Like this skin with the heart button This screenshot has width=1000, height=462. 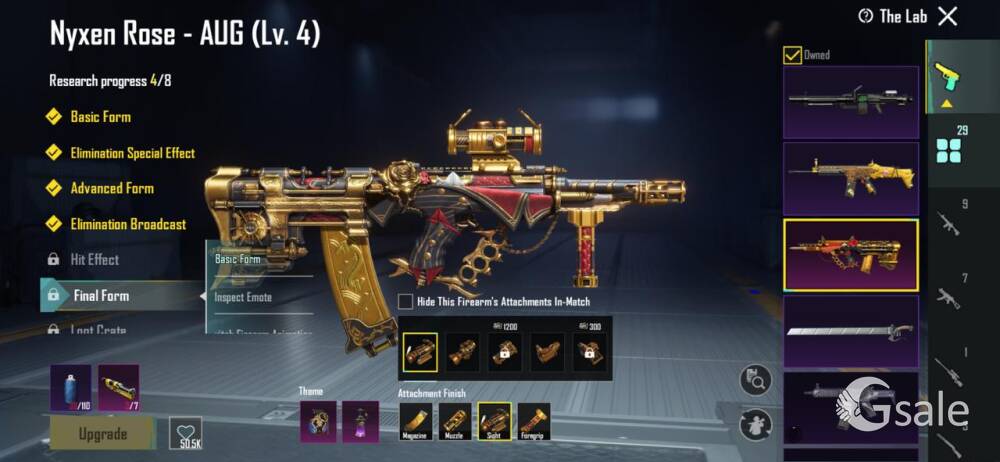click(x=185, y=432)
